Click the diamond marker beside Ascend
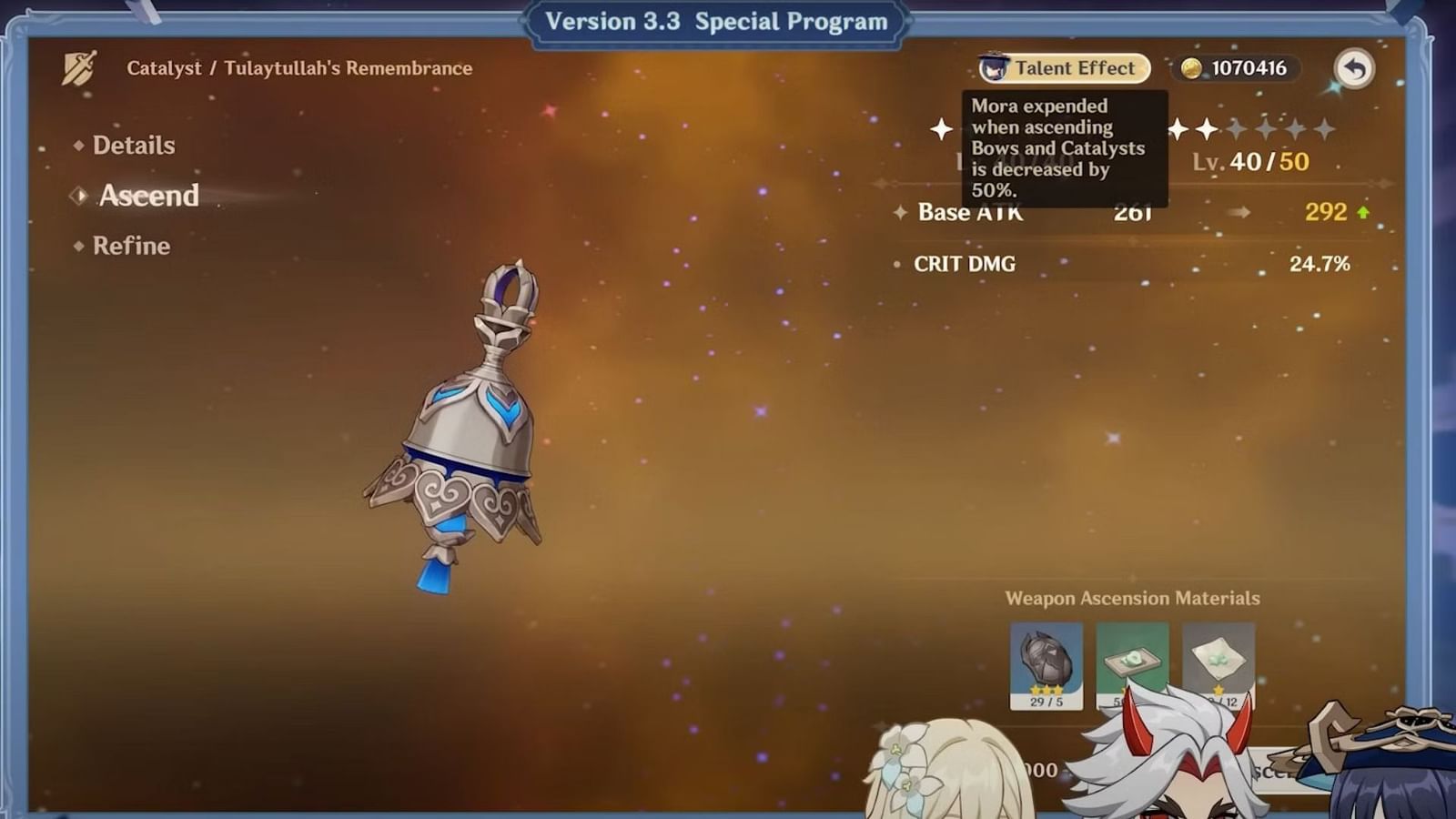This screenshot has height=819, width=1456. click(x=78, y=197)
